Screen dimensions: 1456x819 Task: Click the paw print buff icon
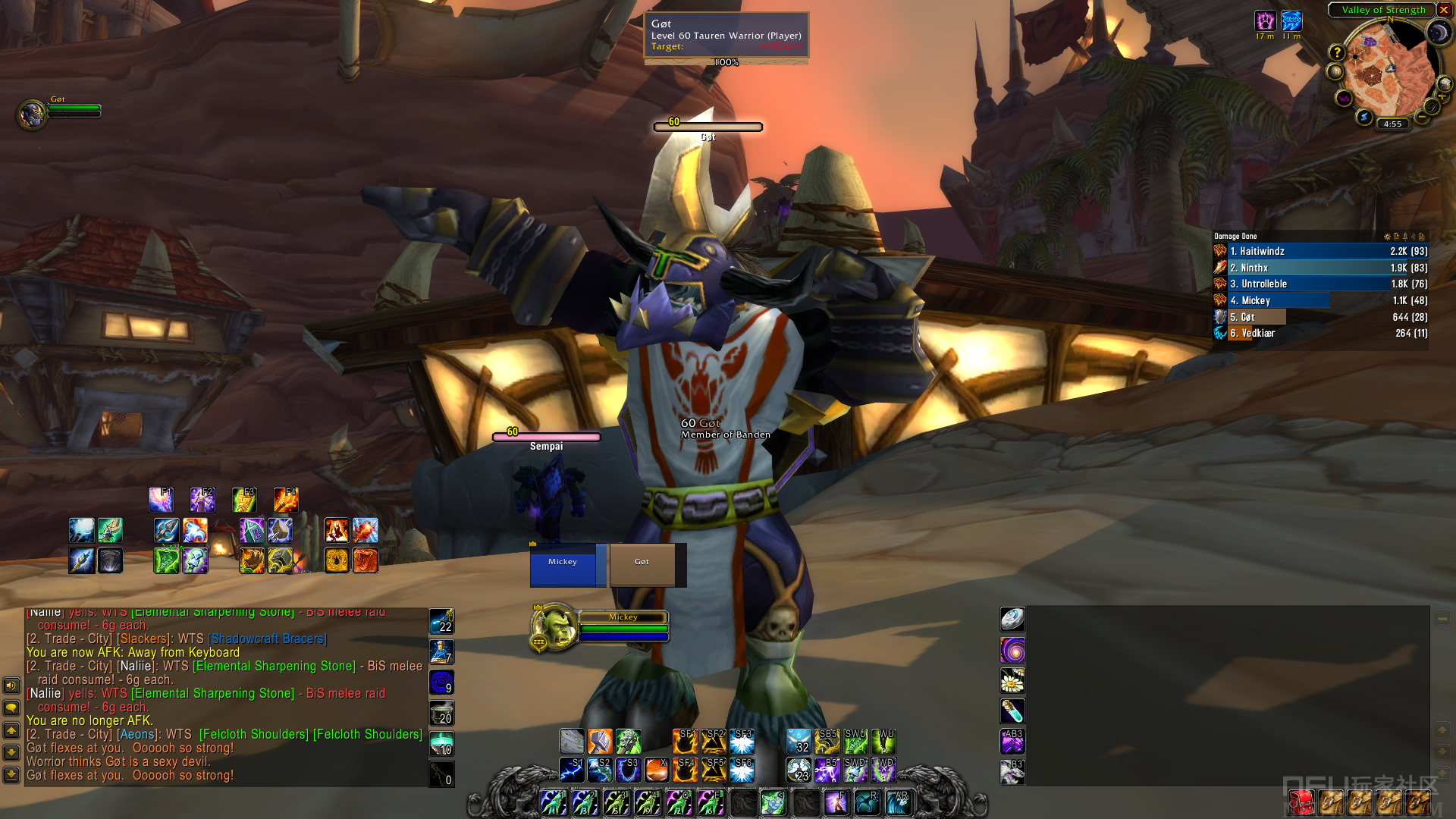pos(1265,20)
